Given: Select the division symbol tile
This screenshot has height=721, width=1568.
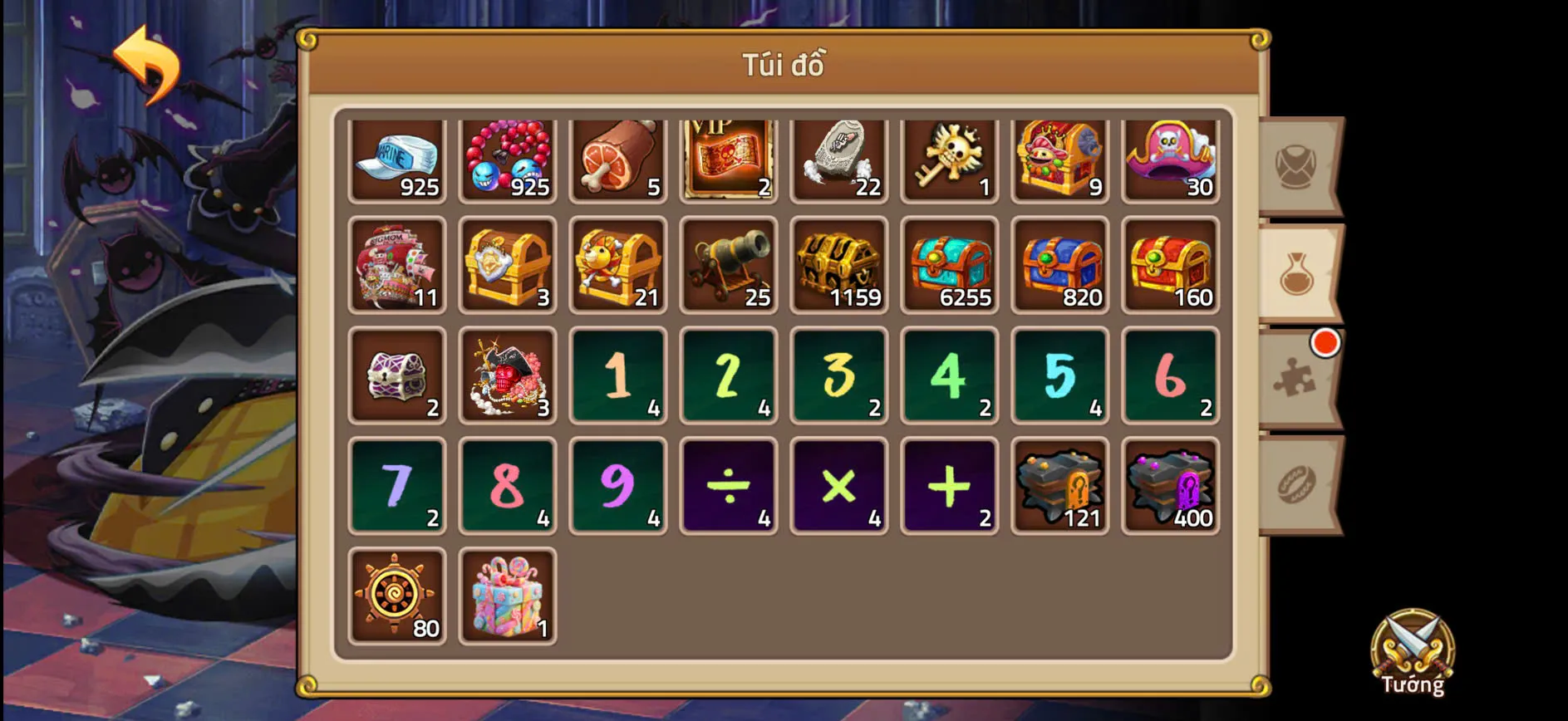Looking at the screenshot, I should point(729,485).
